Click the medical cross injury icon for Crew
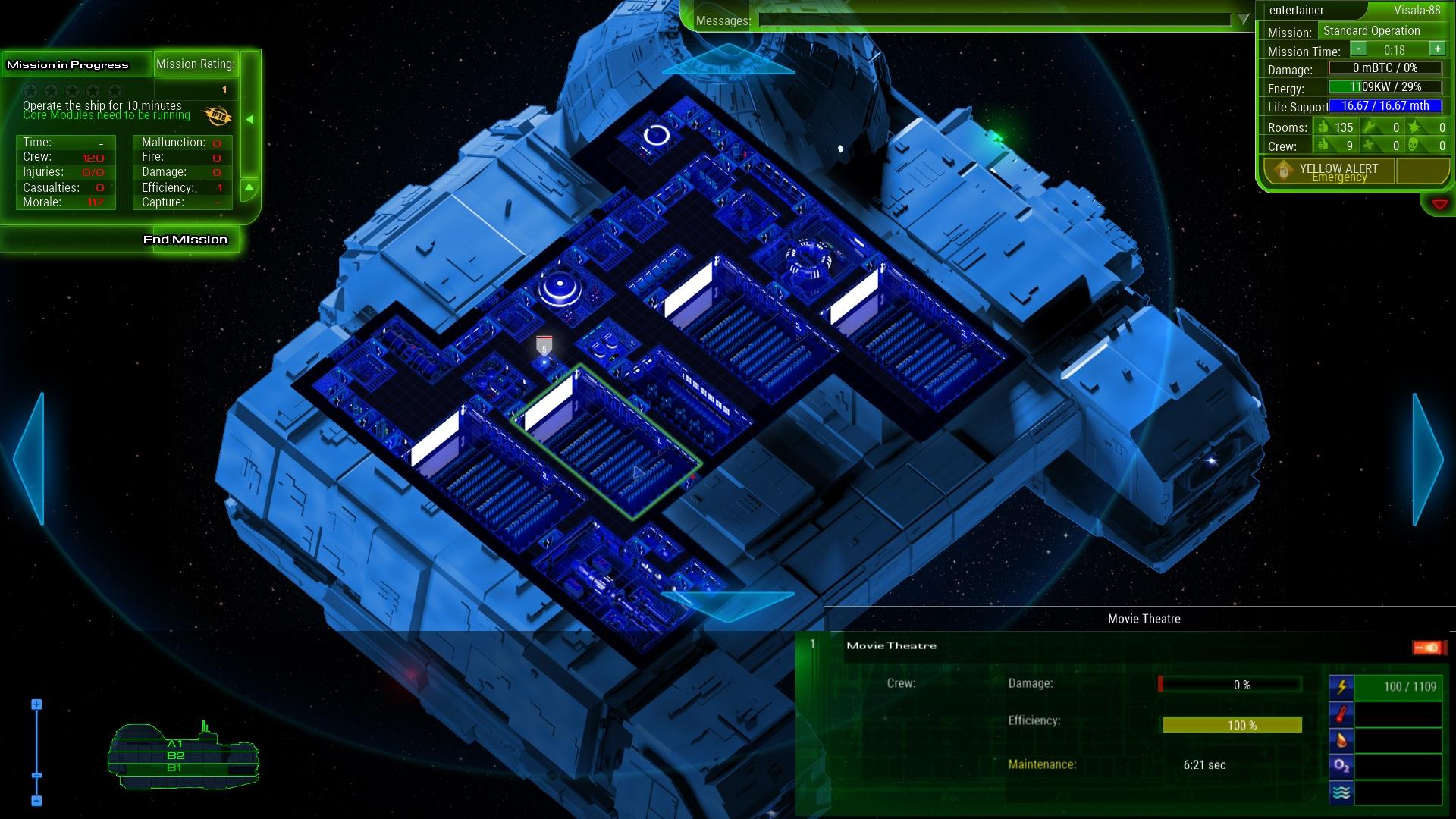Screen dimensions: 1456x819 1369,145
